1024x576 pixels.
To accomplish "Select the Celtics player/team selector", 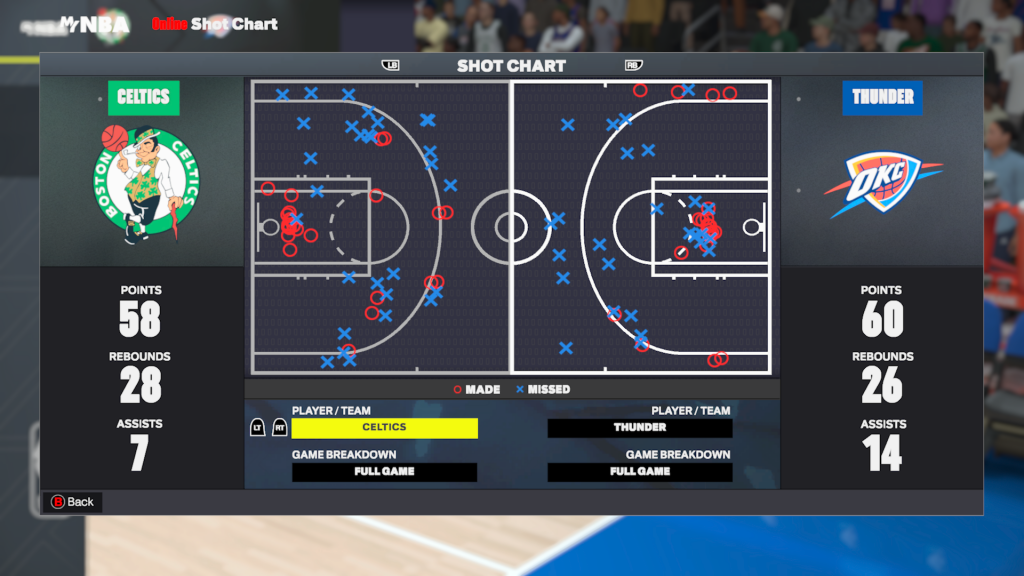I will [x=384, y=428].
